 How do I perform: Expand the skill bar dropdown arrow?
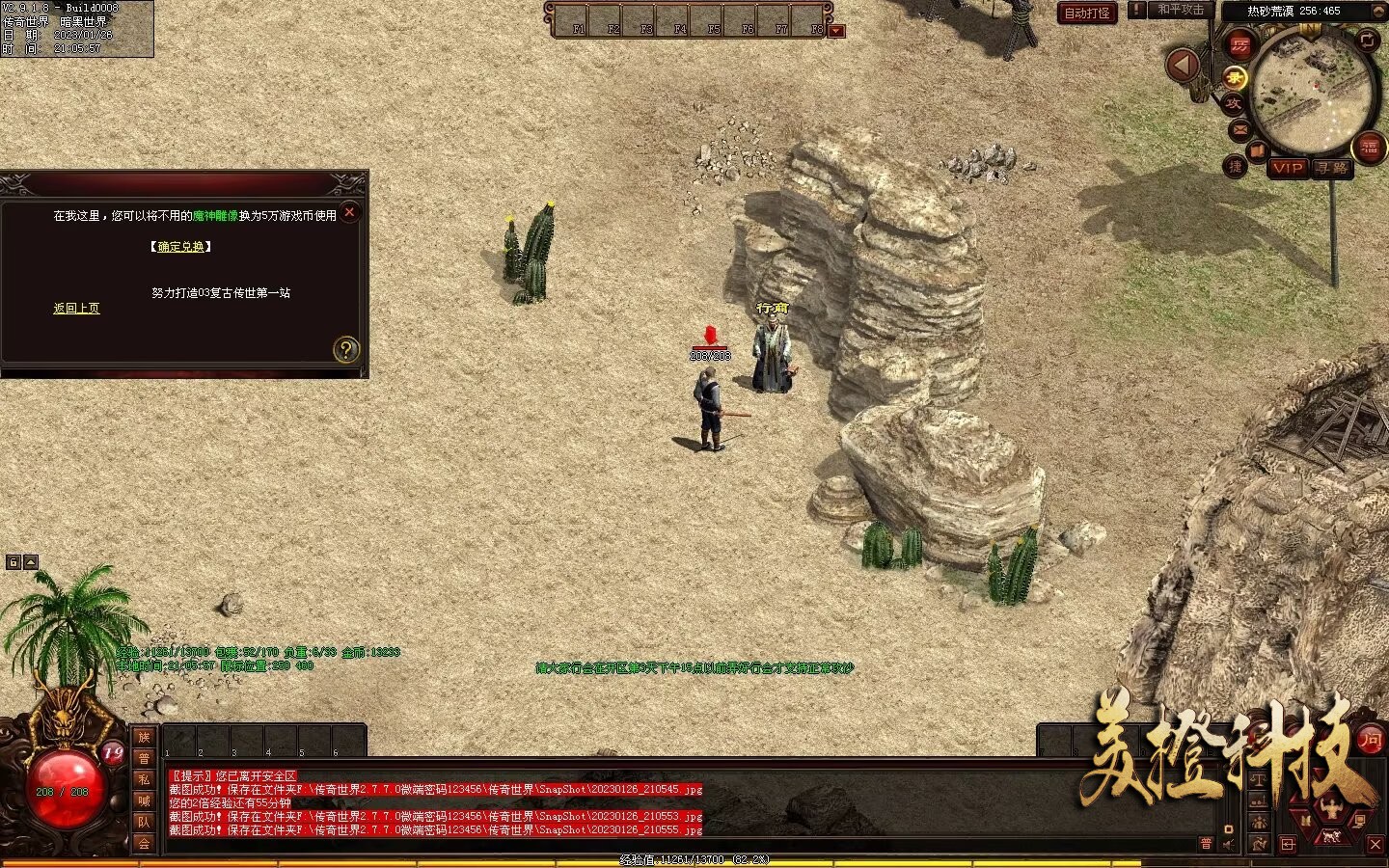pos(836,31)
